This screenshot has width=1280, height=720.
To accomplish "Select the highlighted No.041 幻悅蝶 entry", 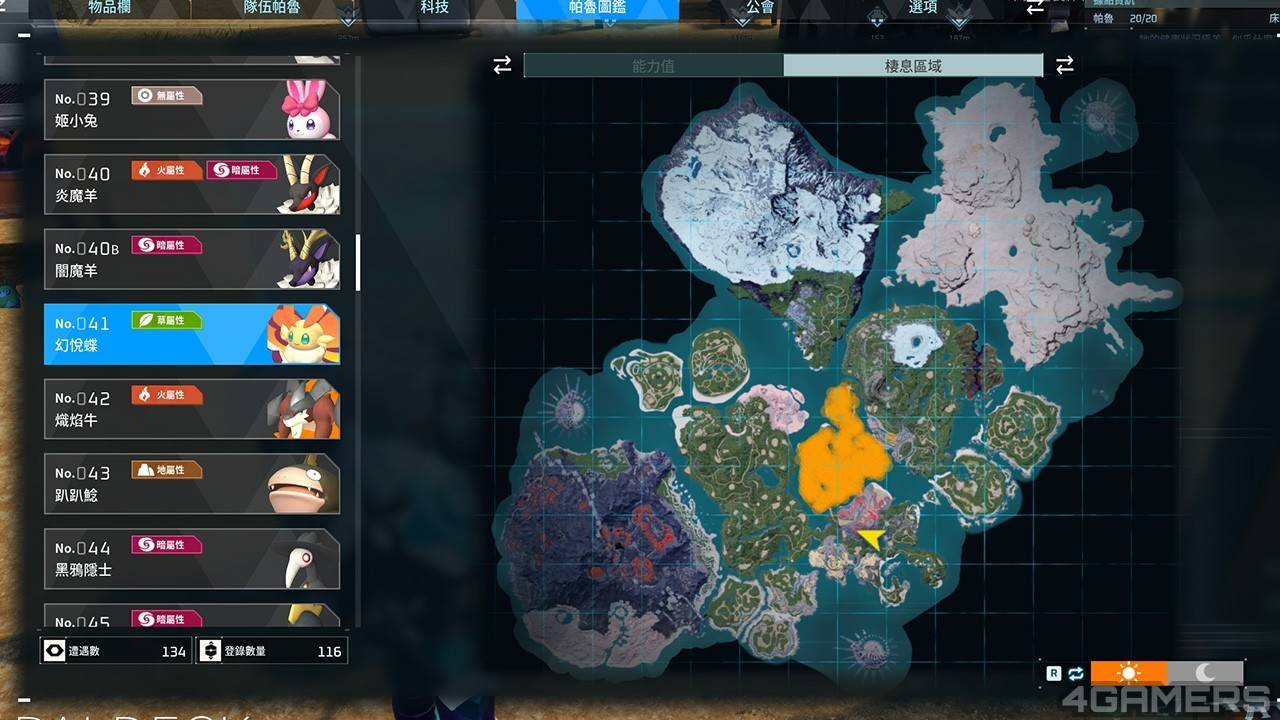I will 192,335.
